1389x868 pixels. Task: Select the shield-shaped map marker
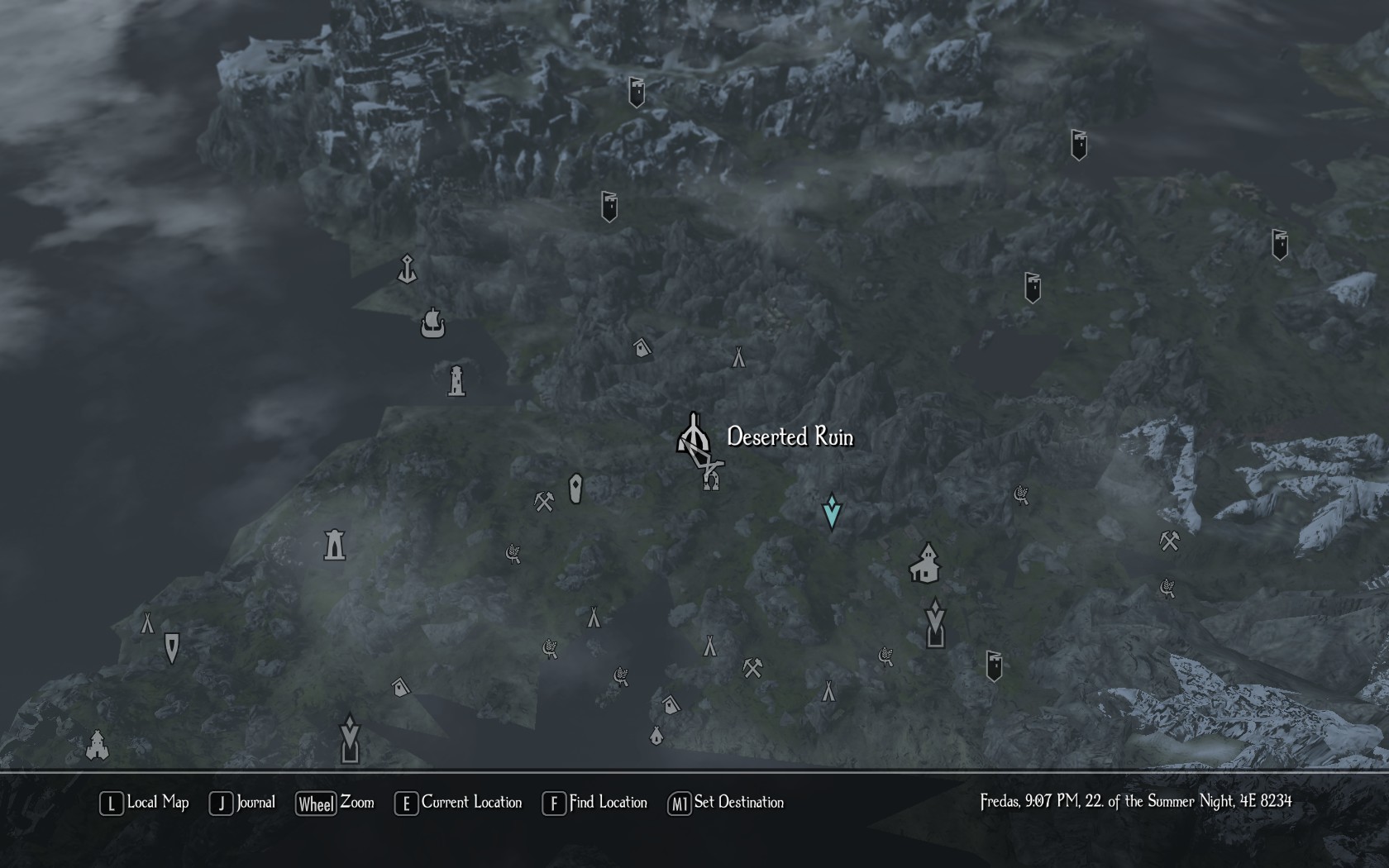click(172, 648)
